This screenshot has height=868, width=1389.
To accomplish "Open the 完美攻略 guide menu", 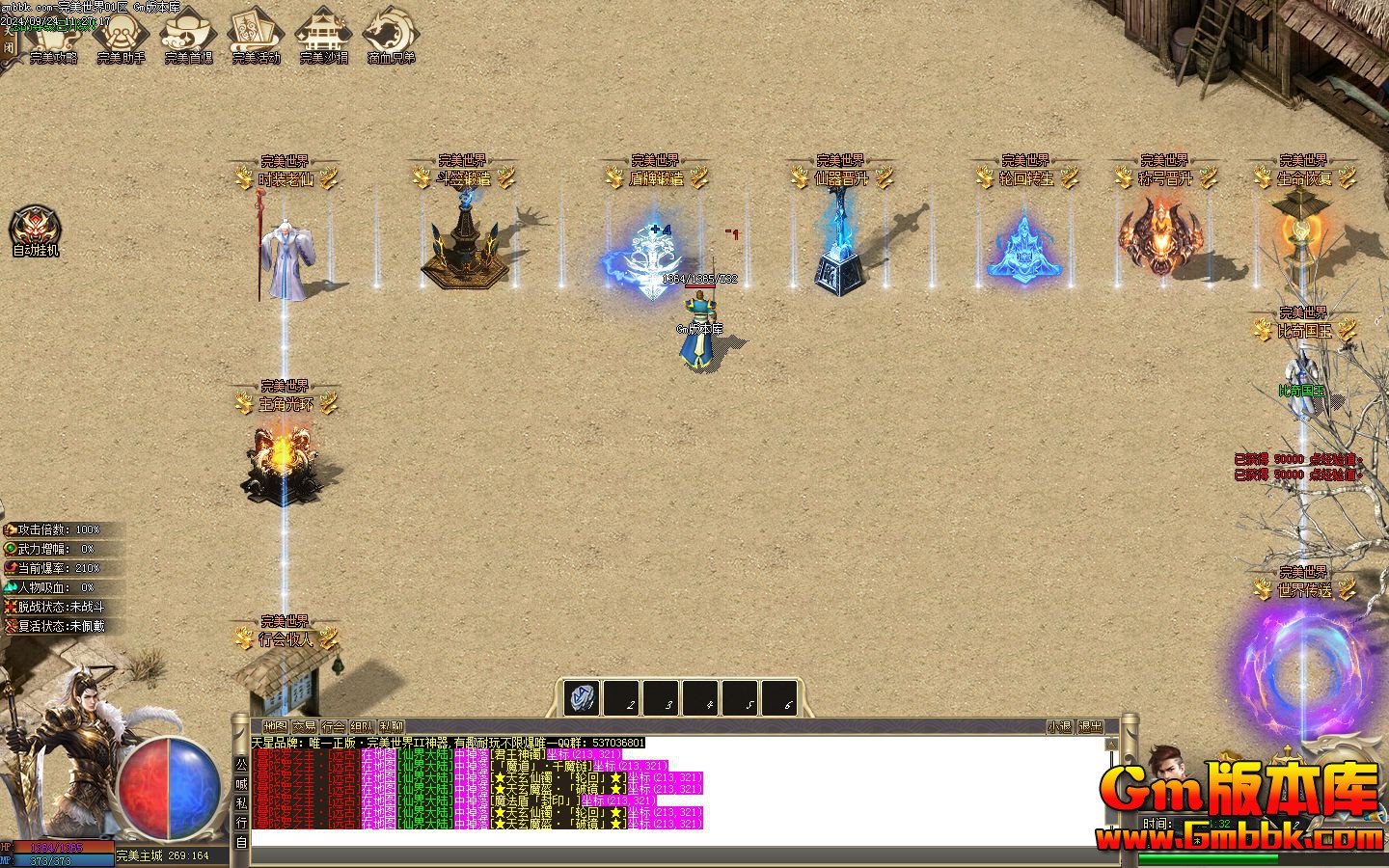I will [x=54, y=35].
